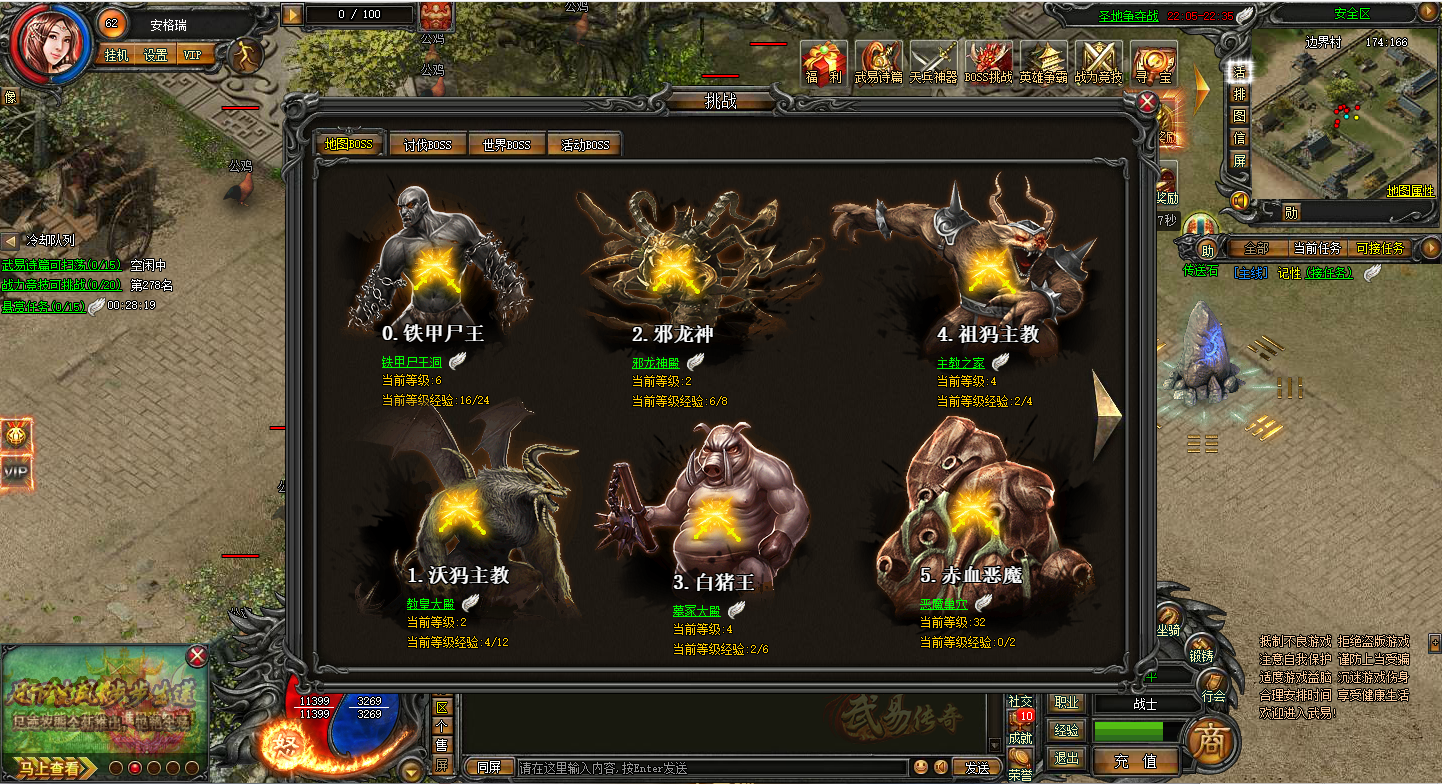This screenshot has width=1442, height=784.
Task: Close the 挑战 boss challenge window
Action: 1148,102
